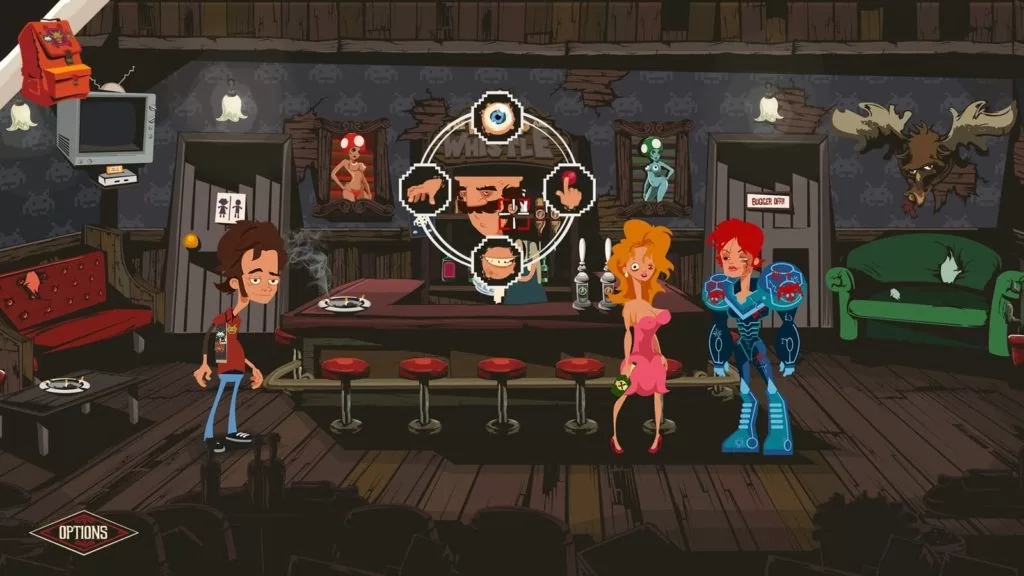Choose the eyeball look action
The image size is (1024, 576).
(x=497, y=118)
